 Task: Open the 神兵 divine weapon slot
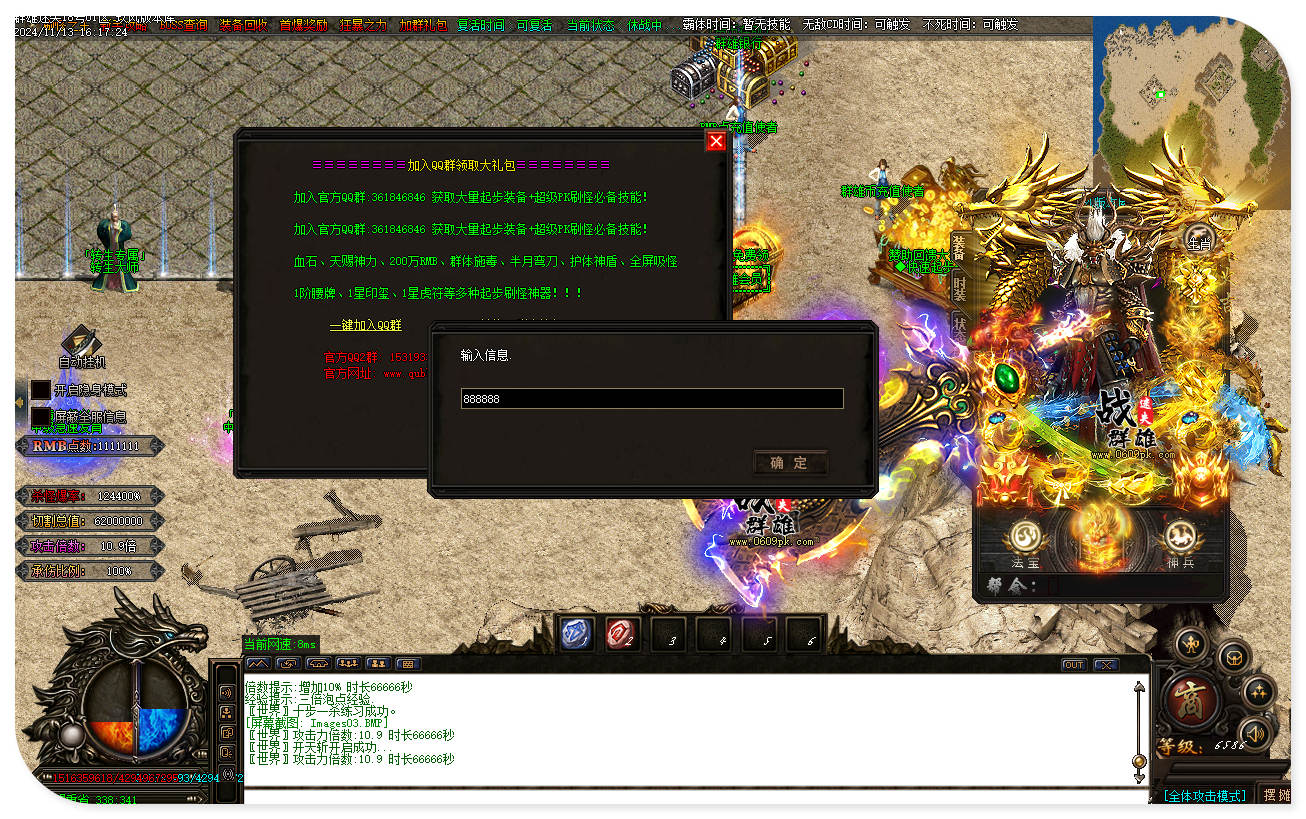click(1180, 540)
